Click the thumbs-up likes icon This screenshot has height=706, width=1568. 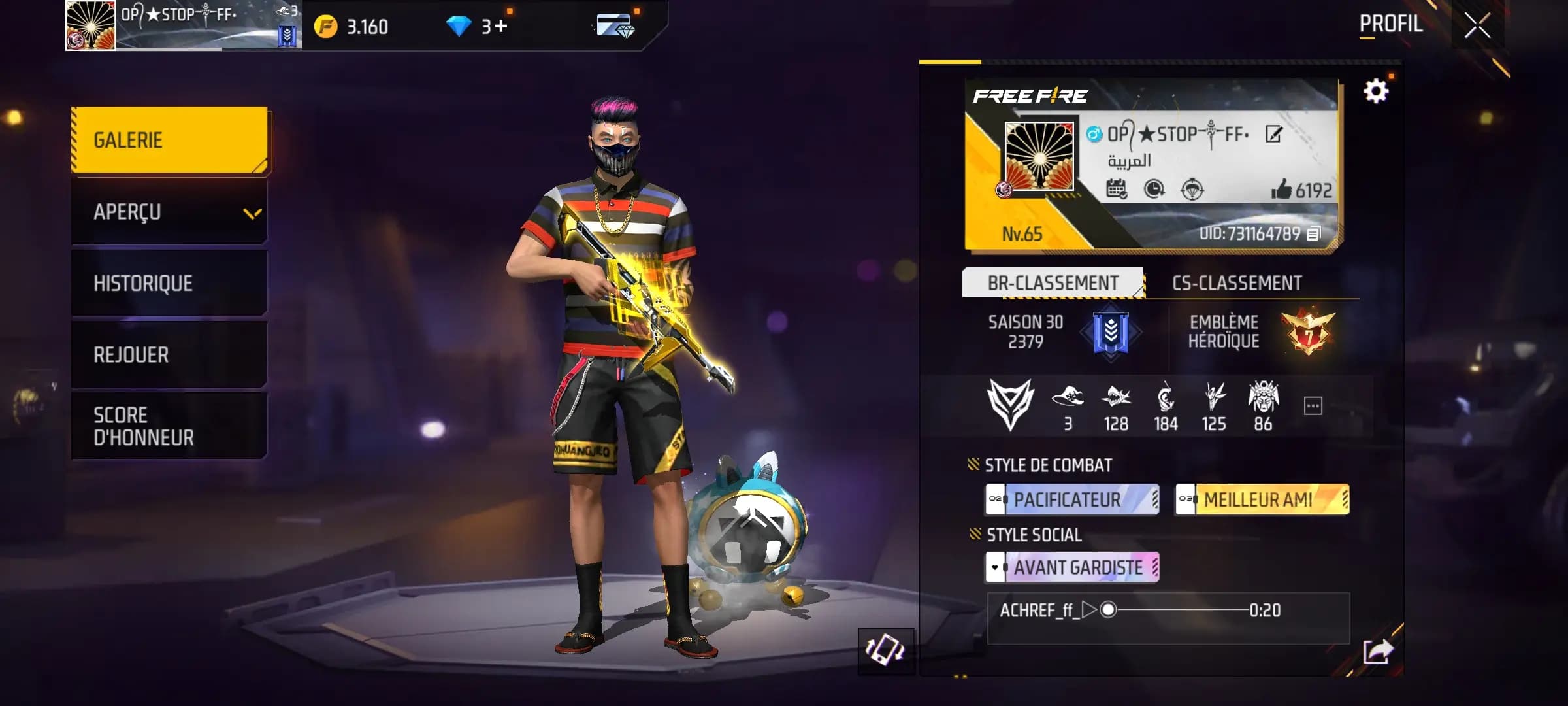[1281, 190]
